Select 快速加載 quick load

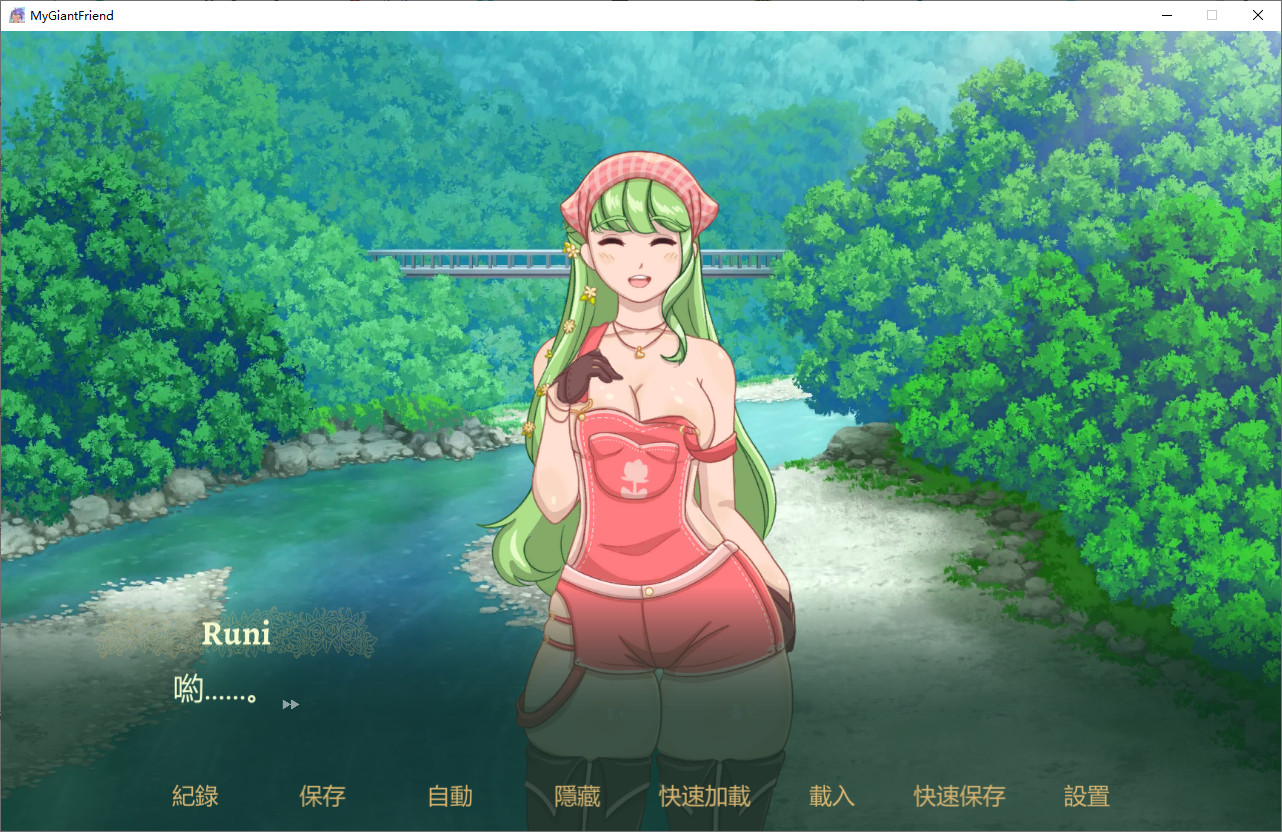705,796
